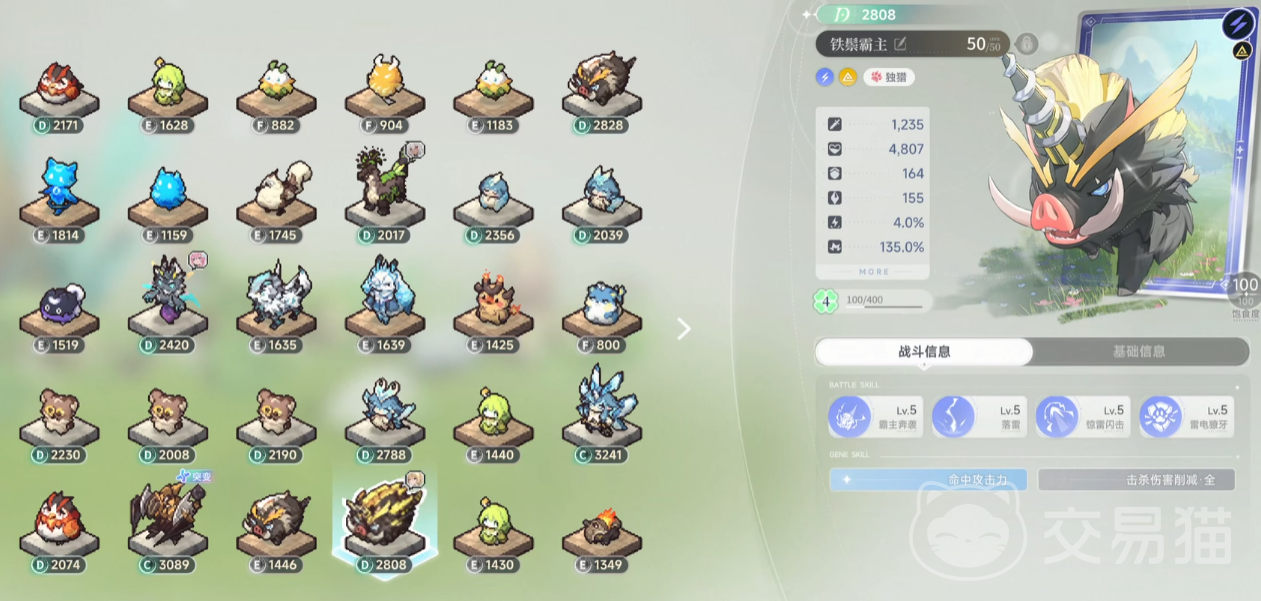Select the 战斗信息 tab
The height and width of the screenshot is (601, 1261).
click(924, 352)
